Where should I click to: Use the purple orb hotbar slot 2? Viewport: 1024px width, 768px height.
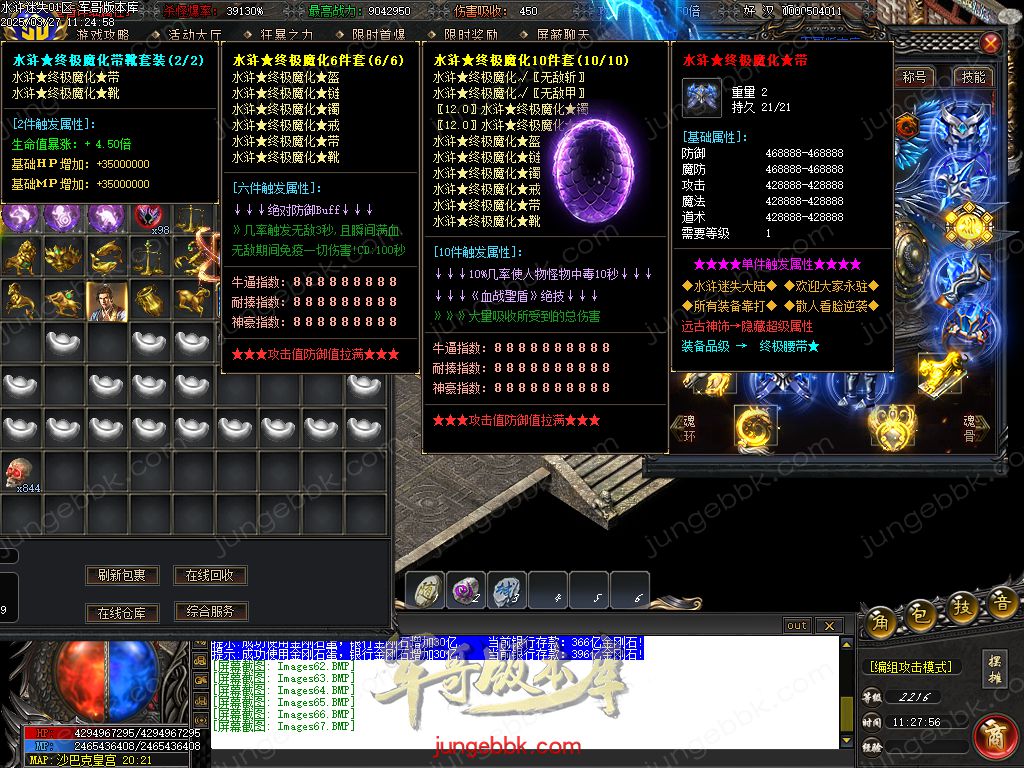465,591
